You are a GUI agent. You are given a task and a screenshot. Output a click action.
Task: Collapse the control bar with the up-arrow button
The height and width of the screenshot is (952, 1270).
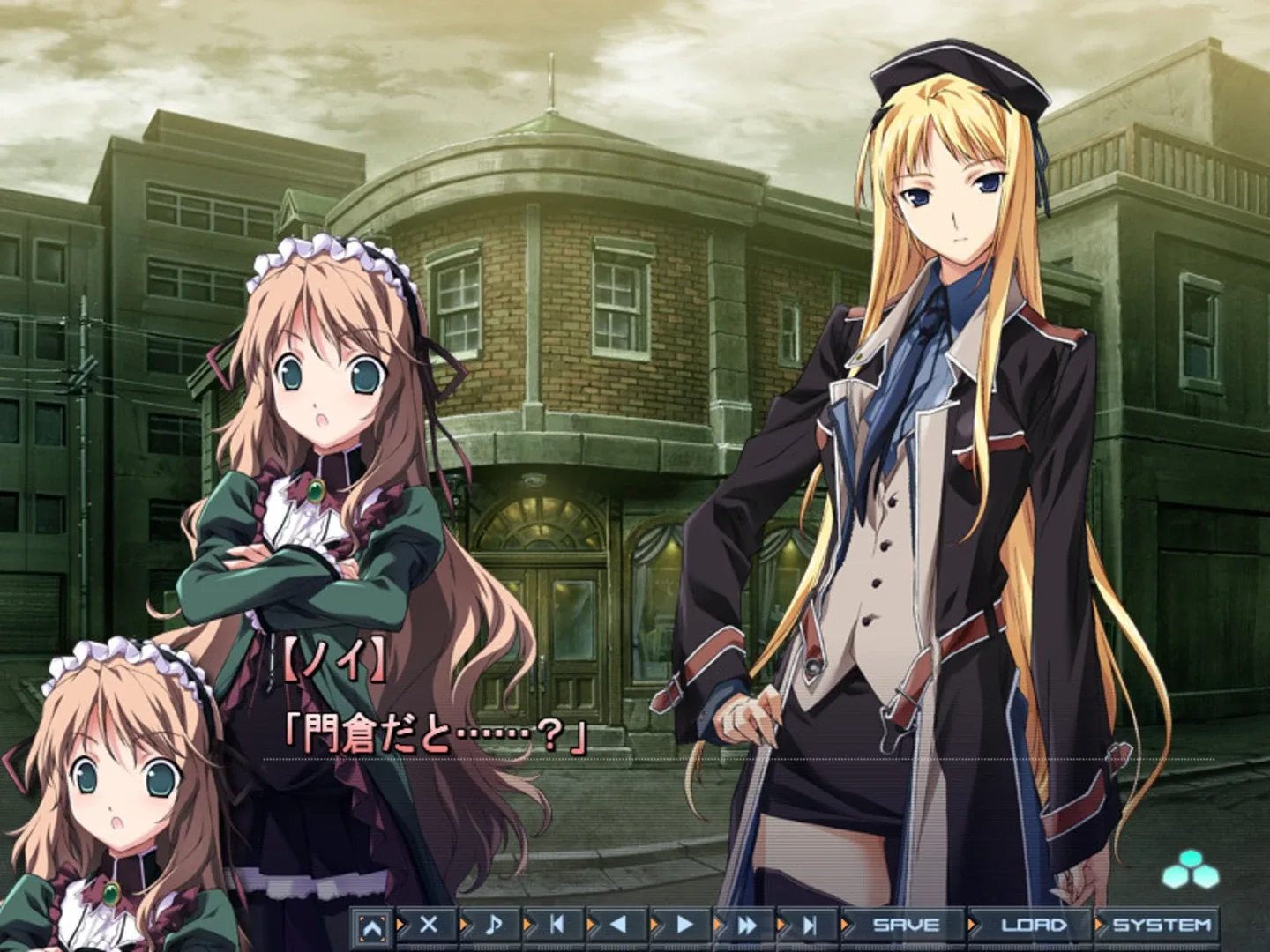[373, 926]
